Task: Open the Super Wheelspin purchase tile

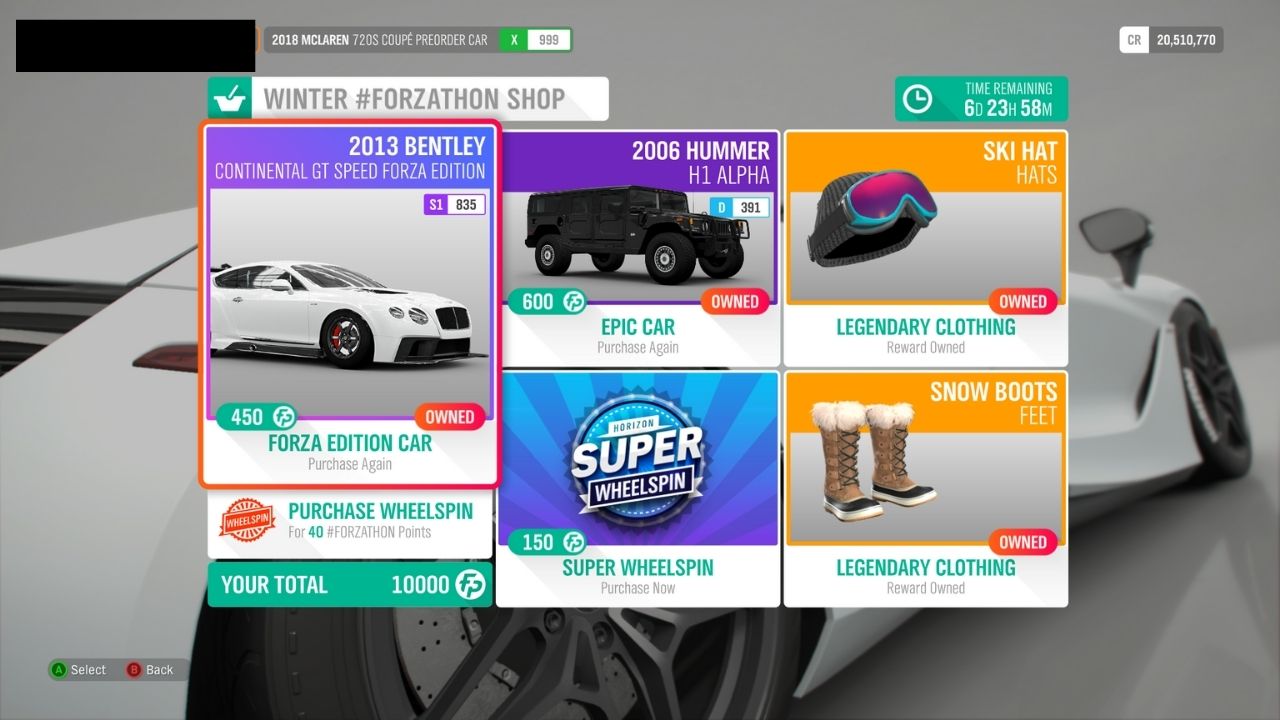Action: (x=638, y=488)
